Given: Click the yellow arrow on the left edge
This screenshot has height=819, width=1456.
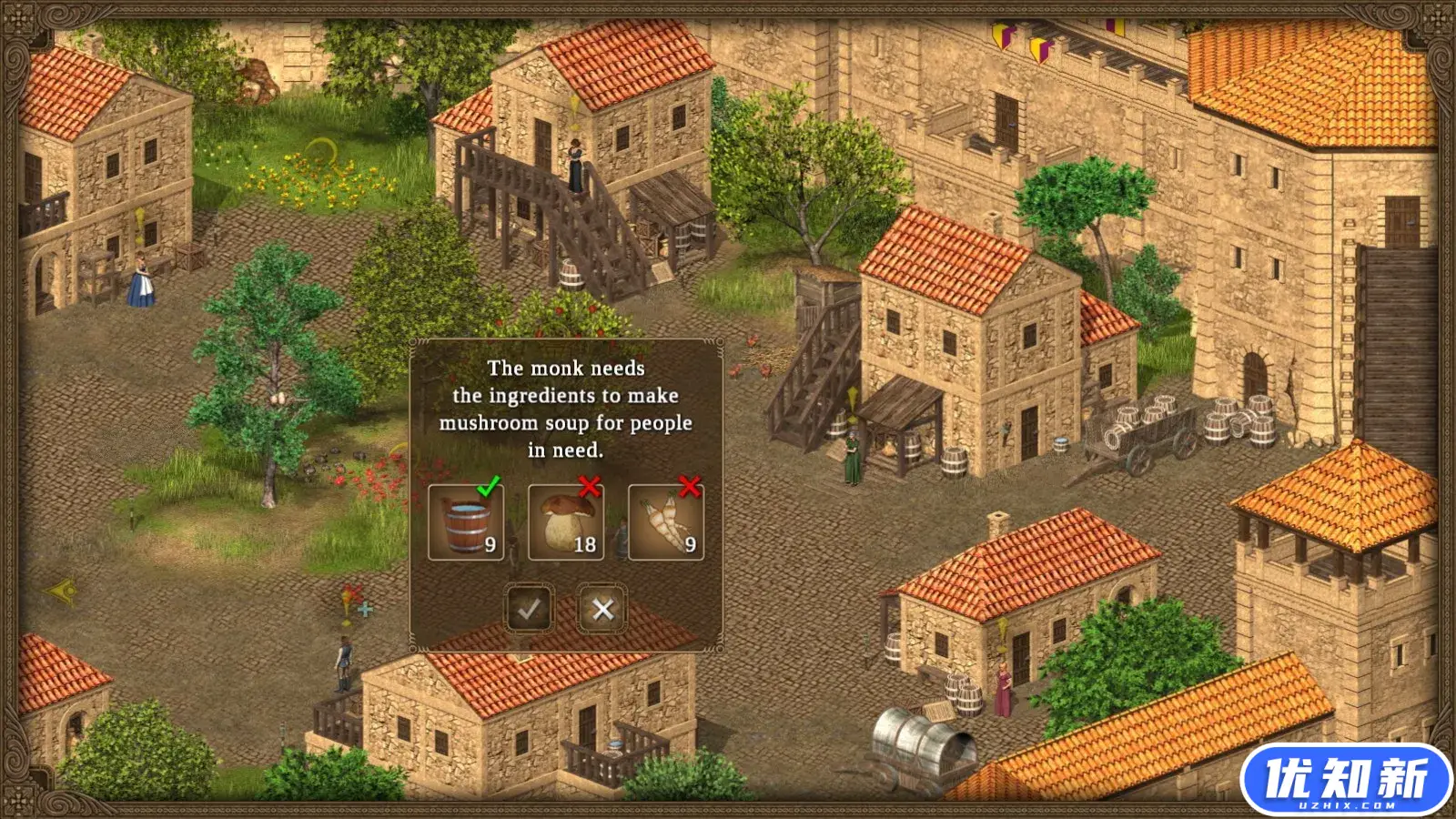Looking at the screenshot, I should click(63, 592).
